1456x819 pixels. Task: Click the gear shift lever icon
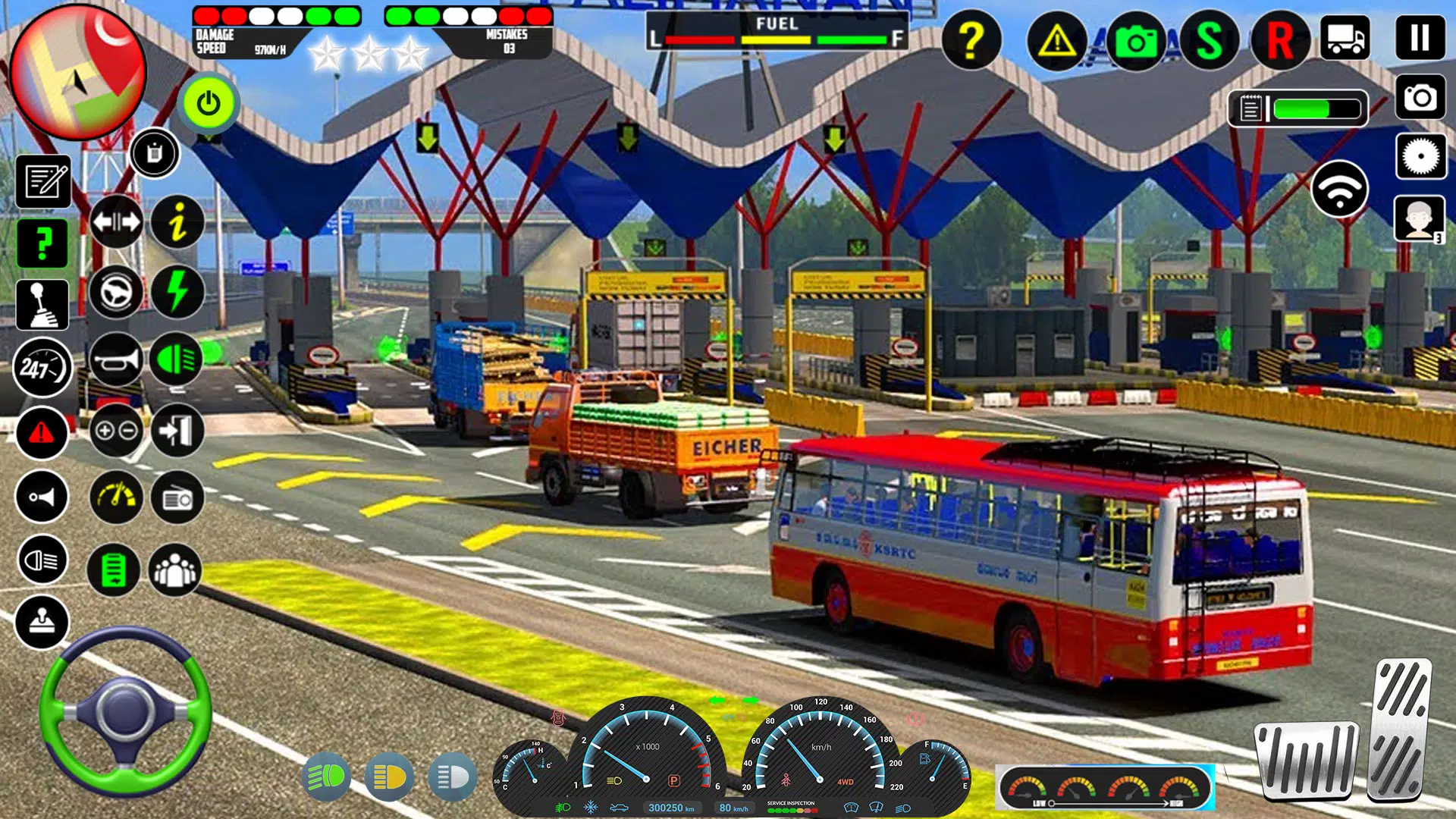pos(42,305)
